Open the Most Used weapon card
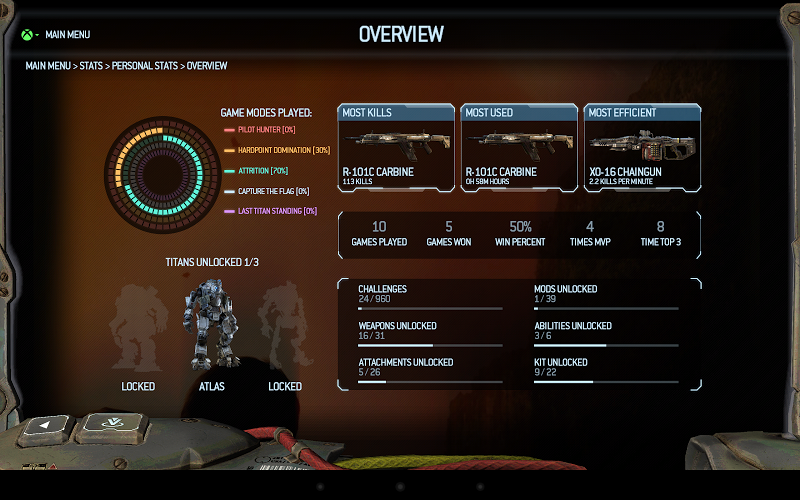This screenshot has height=500, width=800. (x=519, y=148)
